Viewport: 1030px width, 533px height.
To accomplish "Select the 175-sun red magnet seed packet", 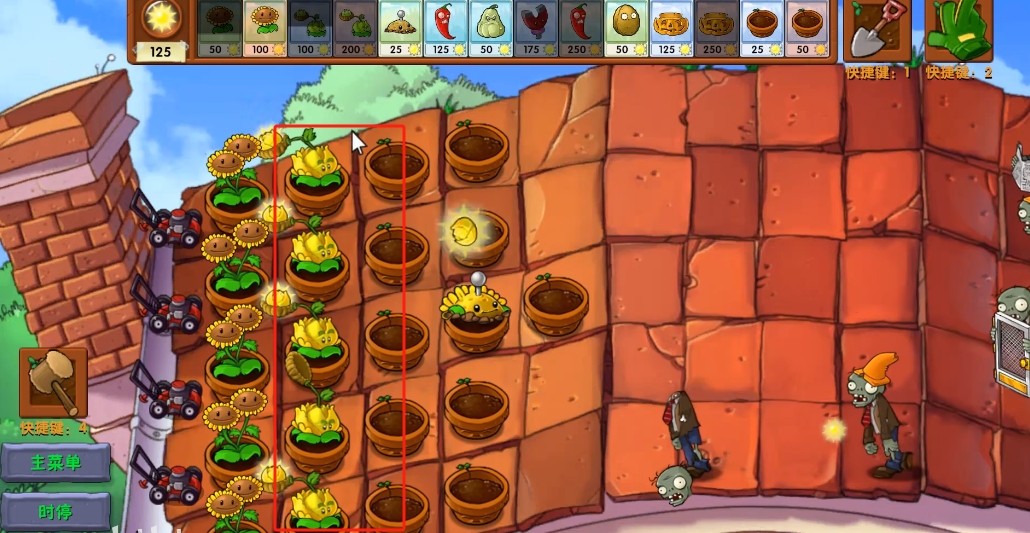I will (535, 27).
